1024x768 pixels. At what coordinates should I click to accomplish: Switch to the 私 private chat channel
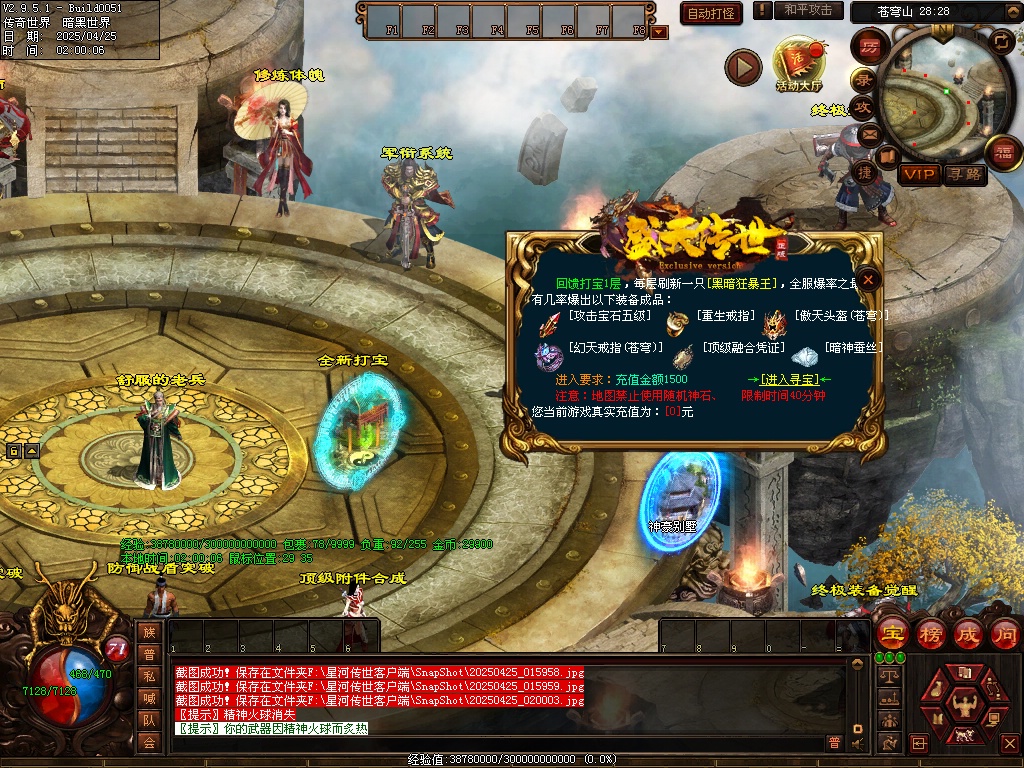pos(149,676)
